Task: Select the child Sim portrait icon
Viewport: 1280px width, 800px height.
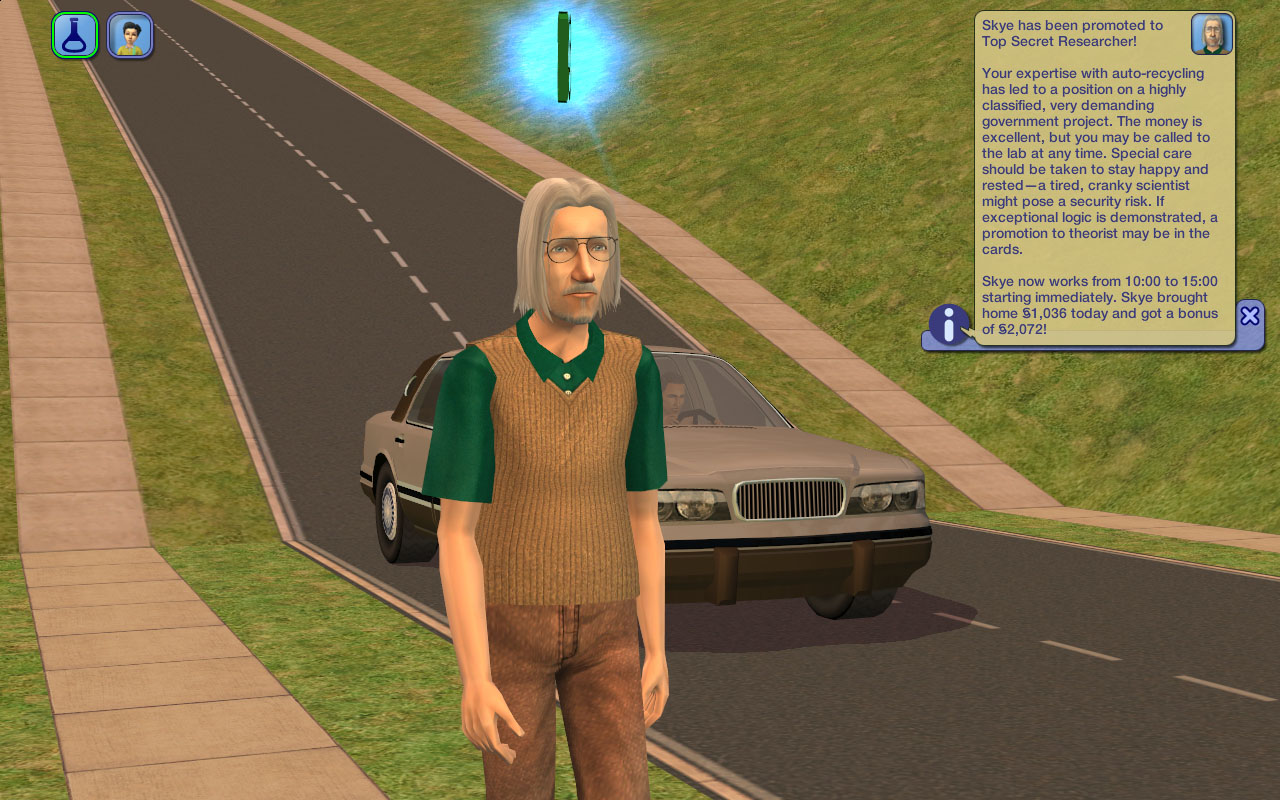Action: 130,35
